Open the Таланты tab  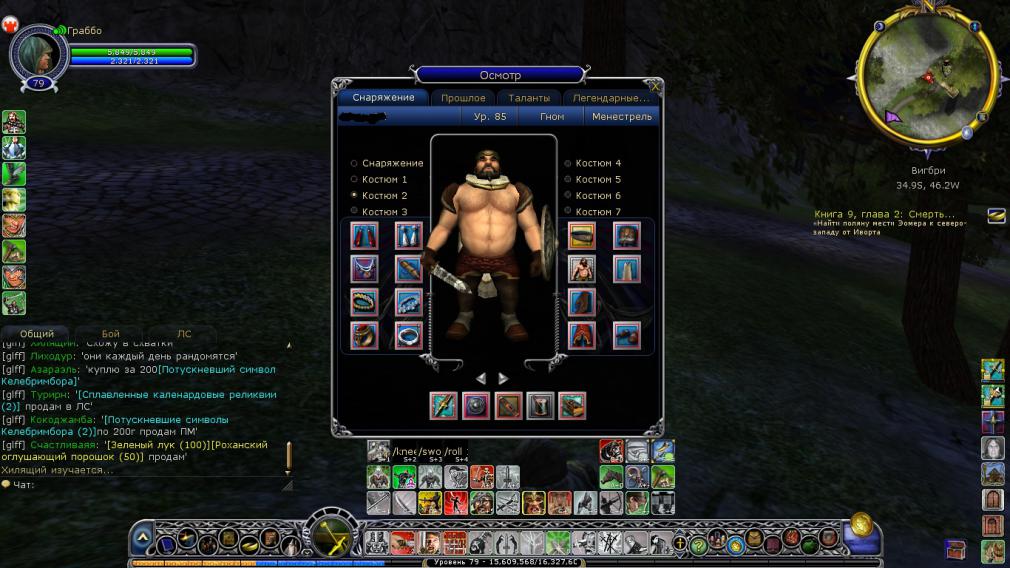tap(528, 98)
